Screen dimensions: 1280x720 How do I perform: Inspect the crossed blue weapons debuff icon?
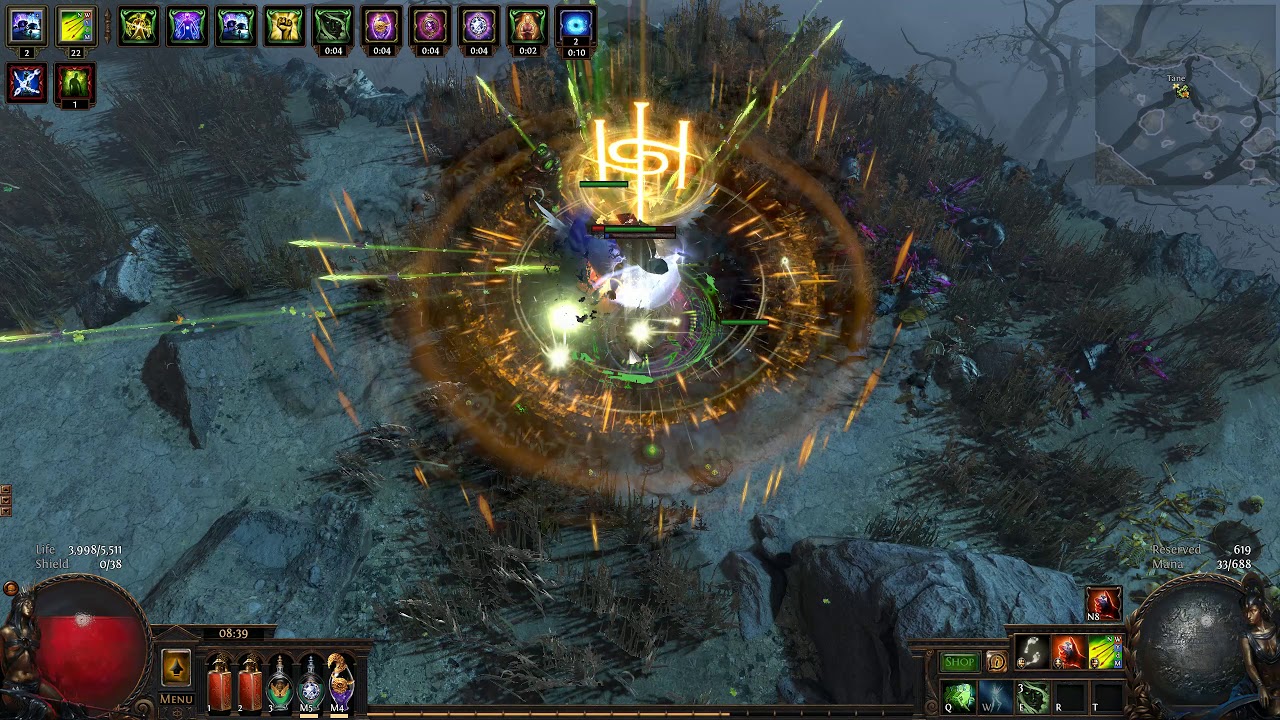point(27,82)
